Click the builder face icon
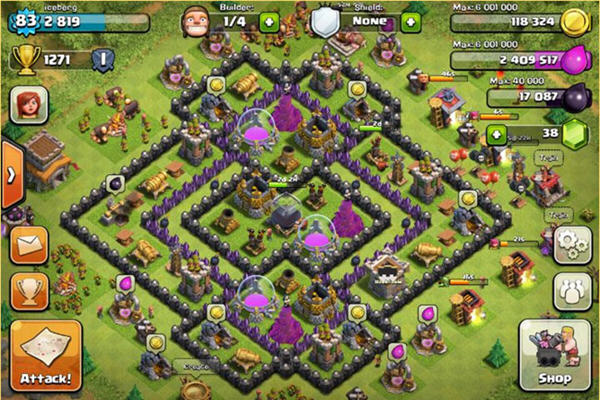Viewport: 600px width, 400px height. point(195,20)
